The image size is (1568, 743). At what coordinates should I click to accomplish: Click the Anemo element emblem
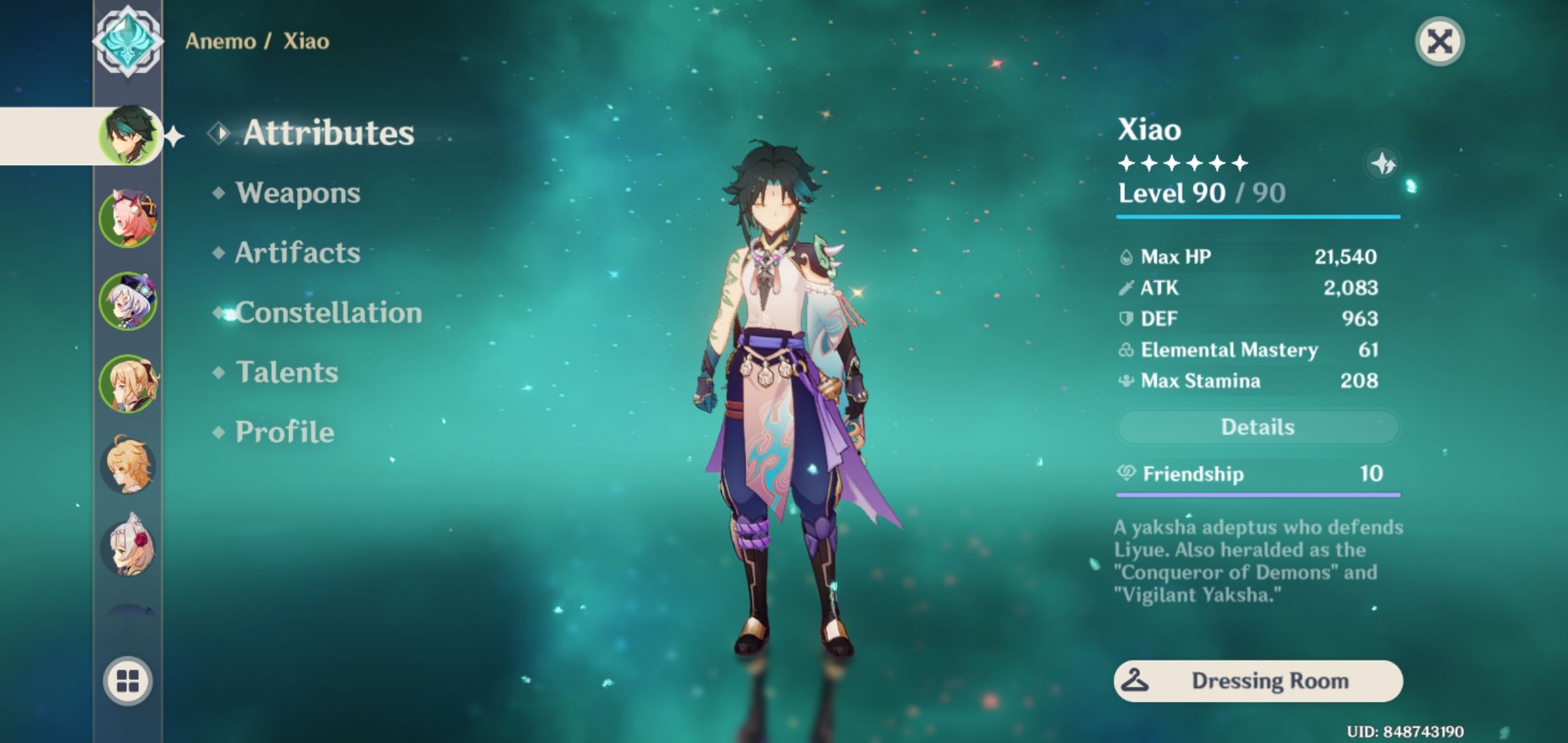[x=128, y=41]
